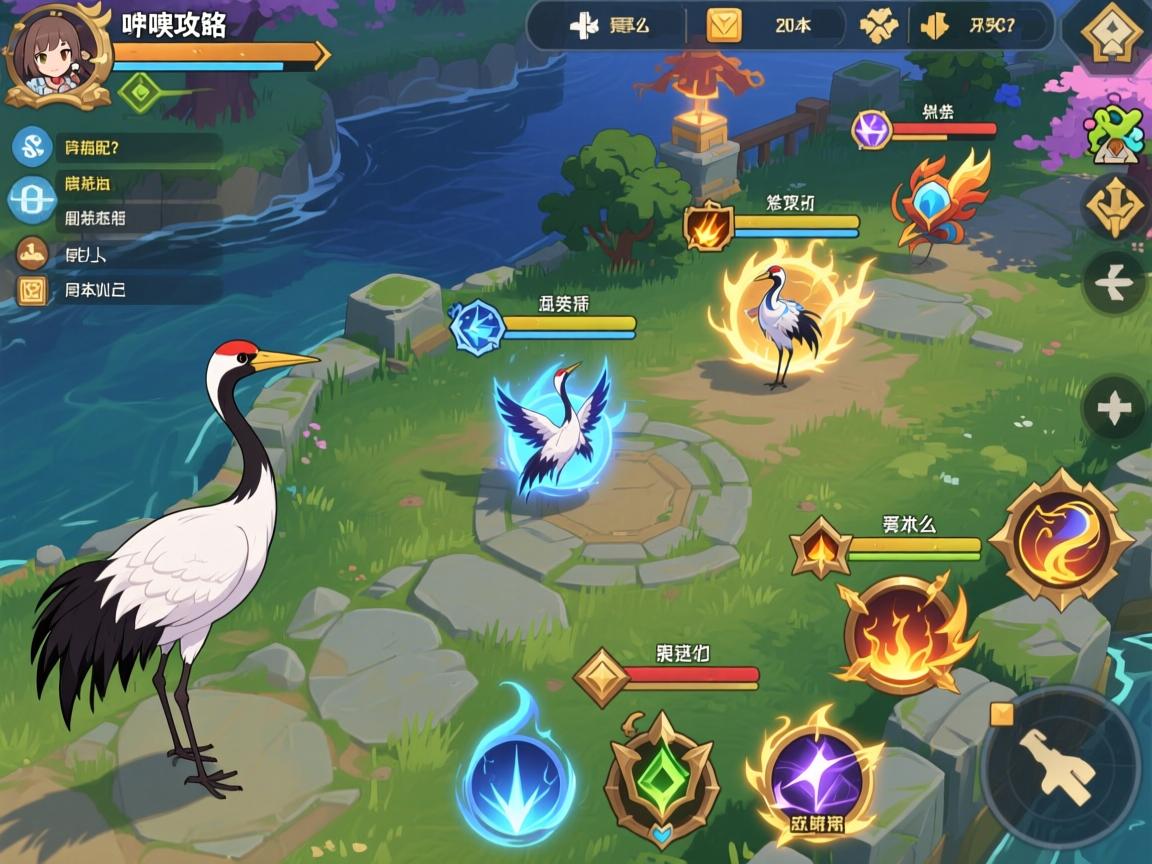The width and height of the screenshot is (1152, 864).
Task: Select the golden knot icon in top bar
Action: click(879, 26)
